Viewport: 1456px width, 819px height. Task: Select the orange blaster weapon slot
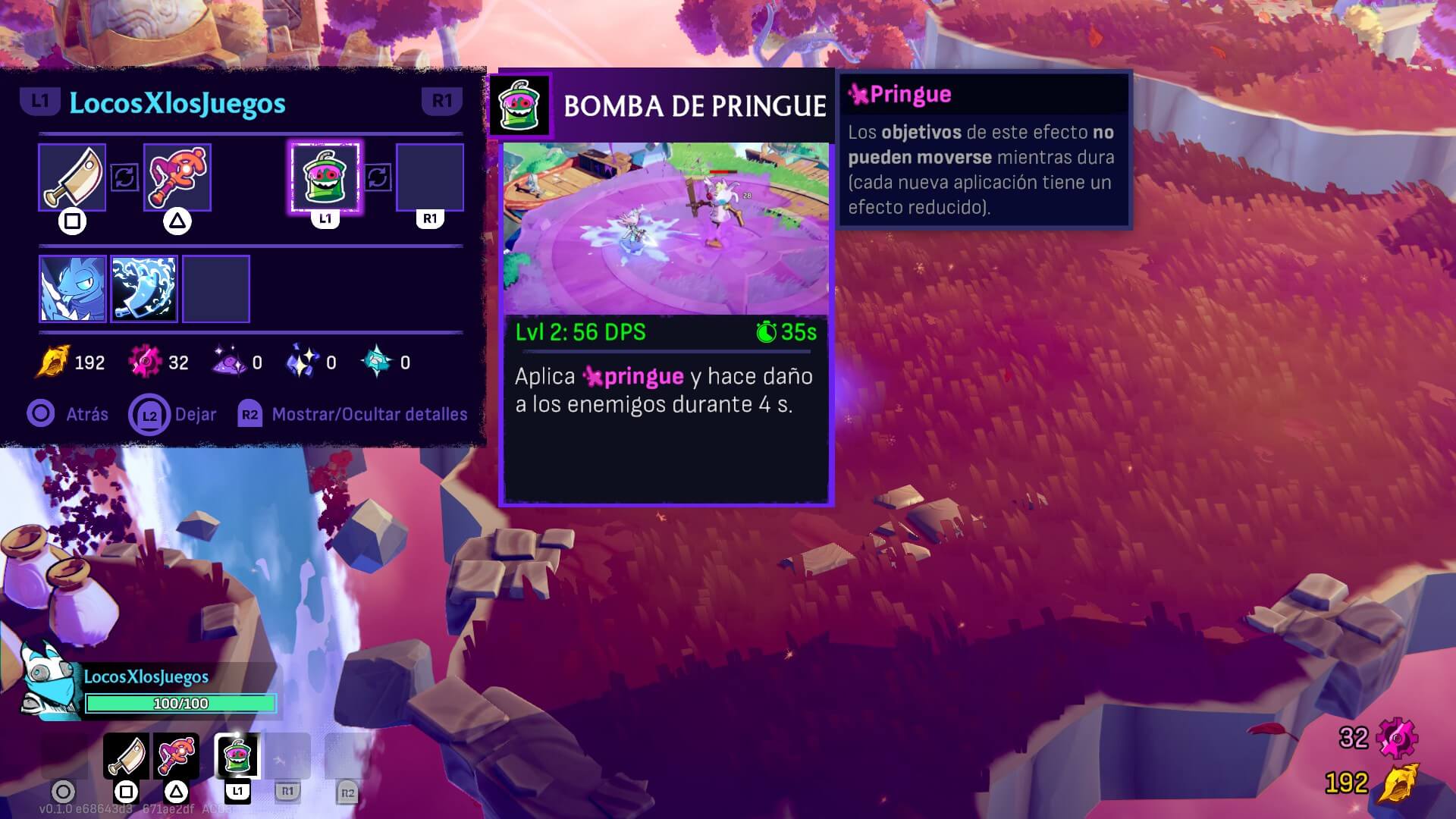177,177
